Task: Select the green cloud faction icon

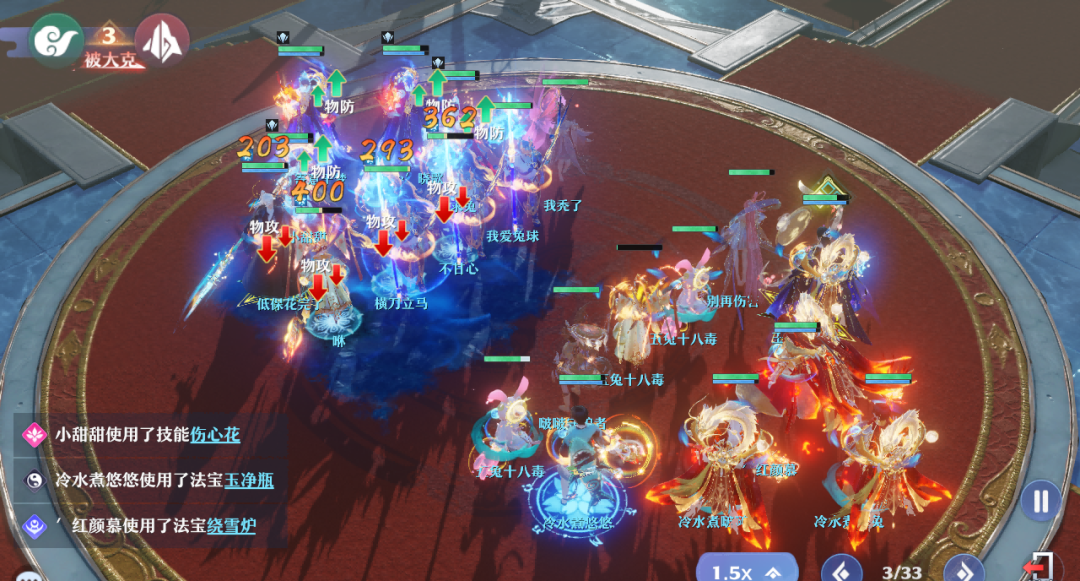Action: pos(56,41)
